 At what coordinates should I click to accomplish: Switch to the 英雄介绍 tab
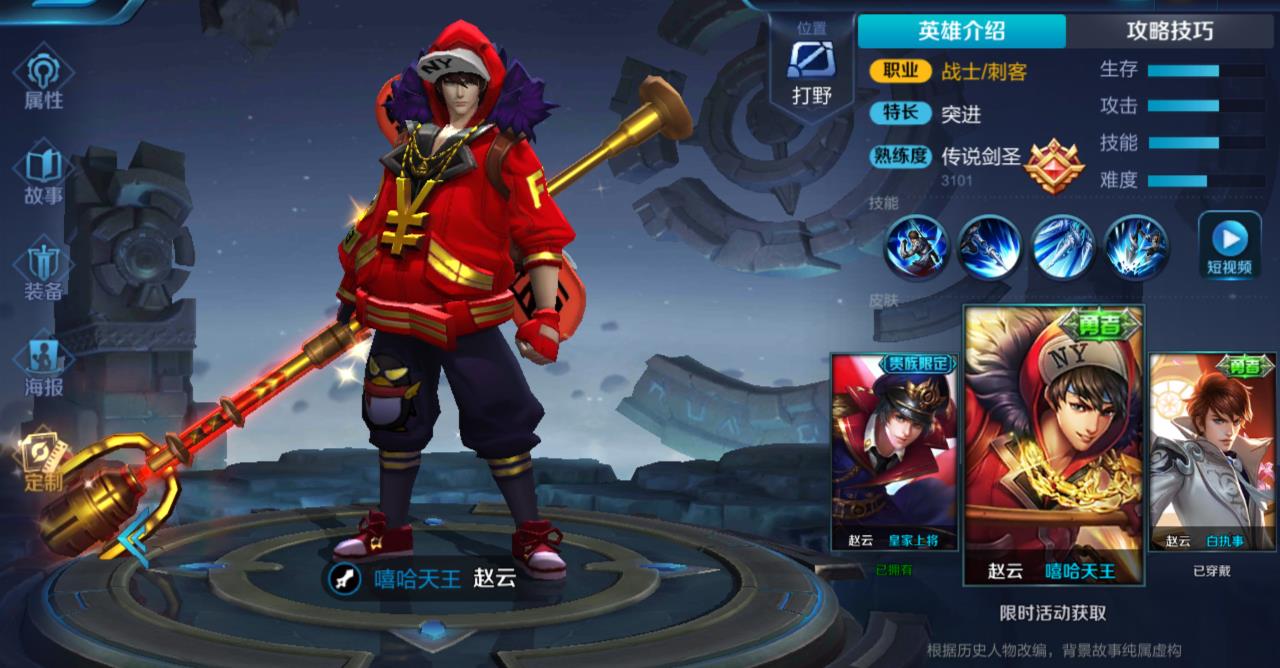(x=961, y=31)
